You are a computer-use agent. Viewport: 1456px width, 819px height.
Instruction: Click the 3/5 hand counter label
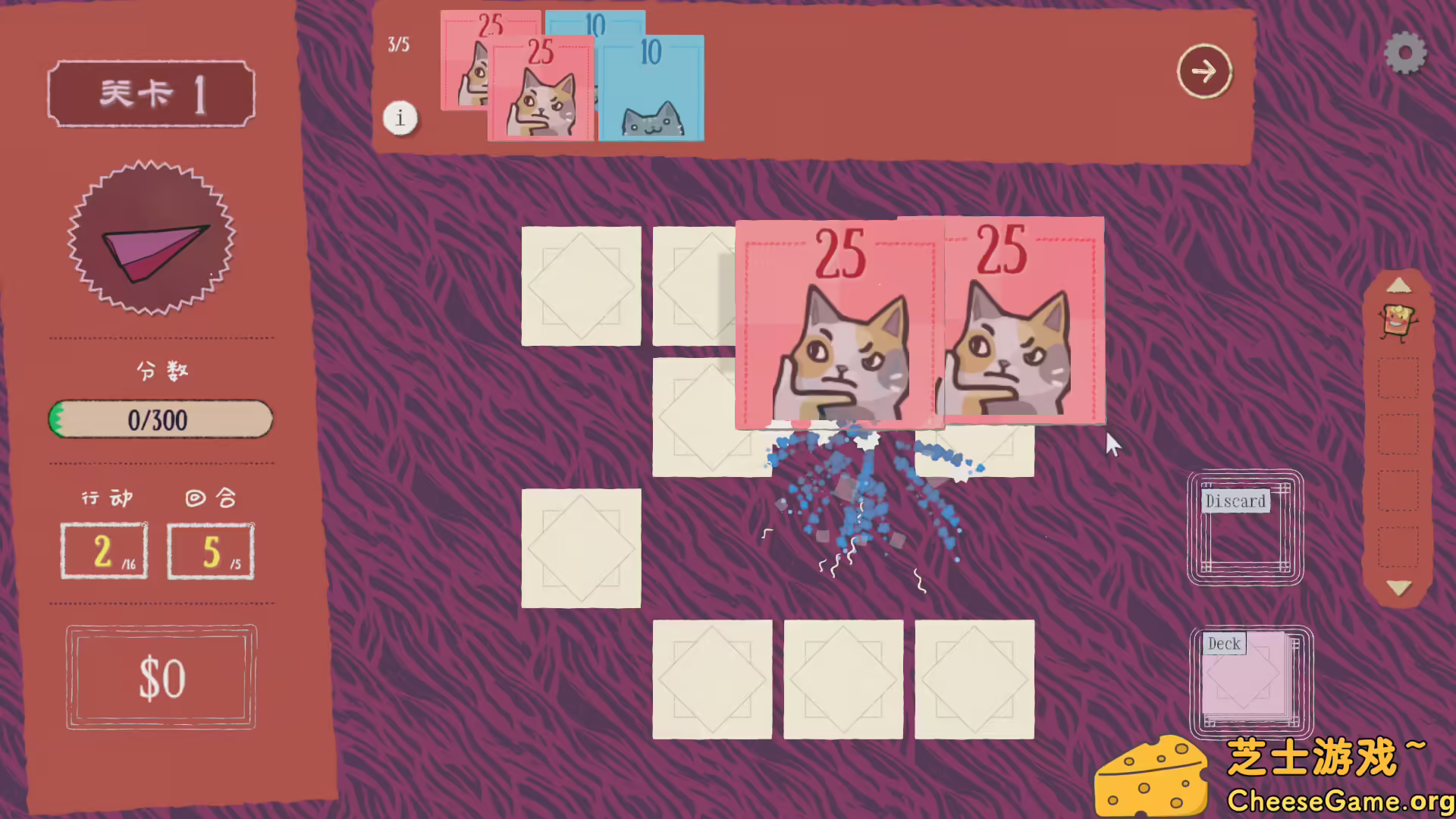click(x=397, y=45)
